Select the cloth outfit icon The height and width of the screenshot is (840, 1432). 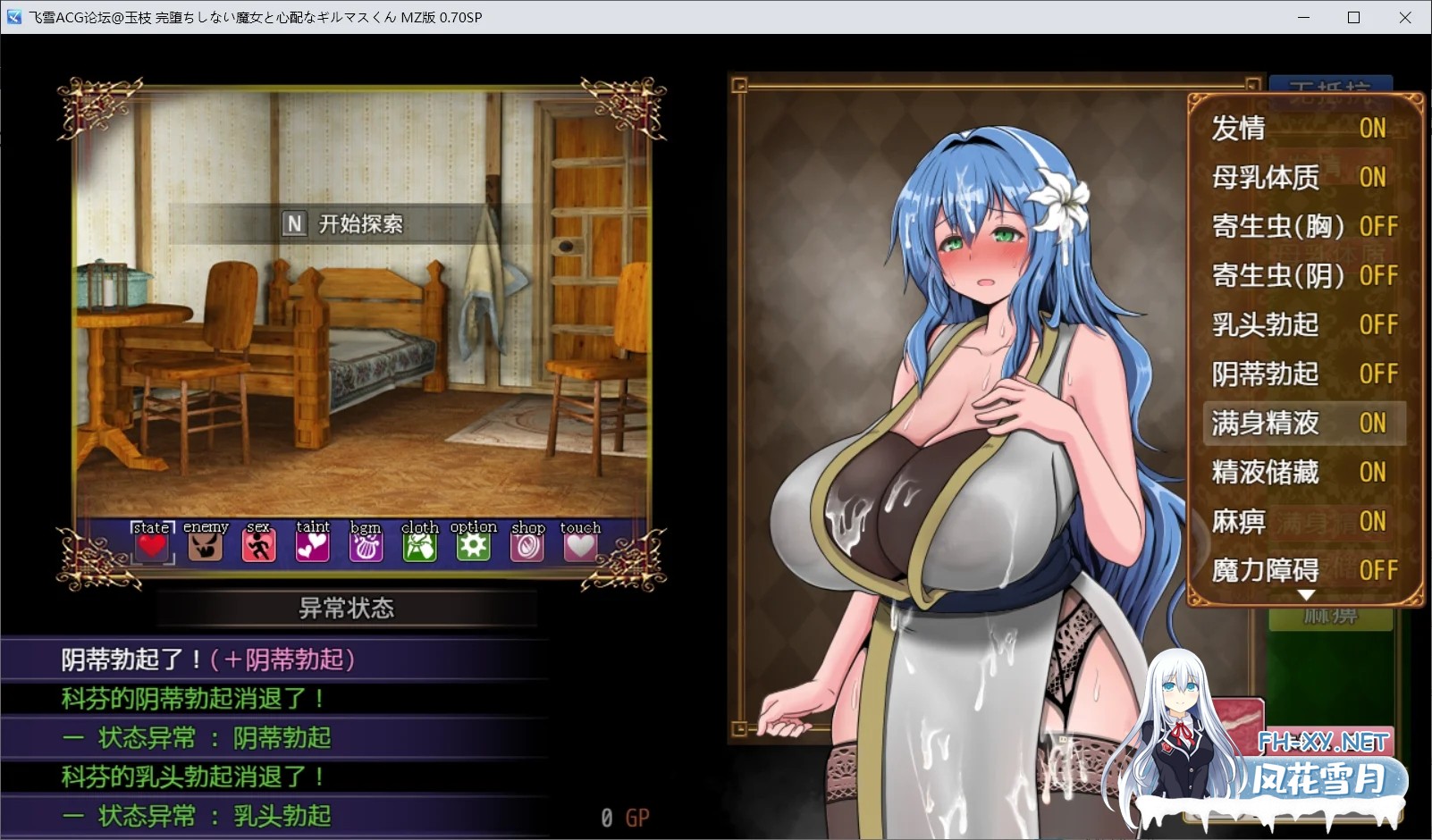click(419, 543)
